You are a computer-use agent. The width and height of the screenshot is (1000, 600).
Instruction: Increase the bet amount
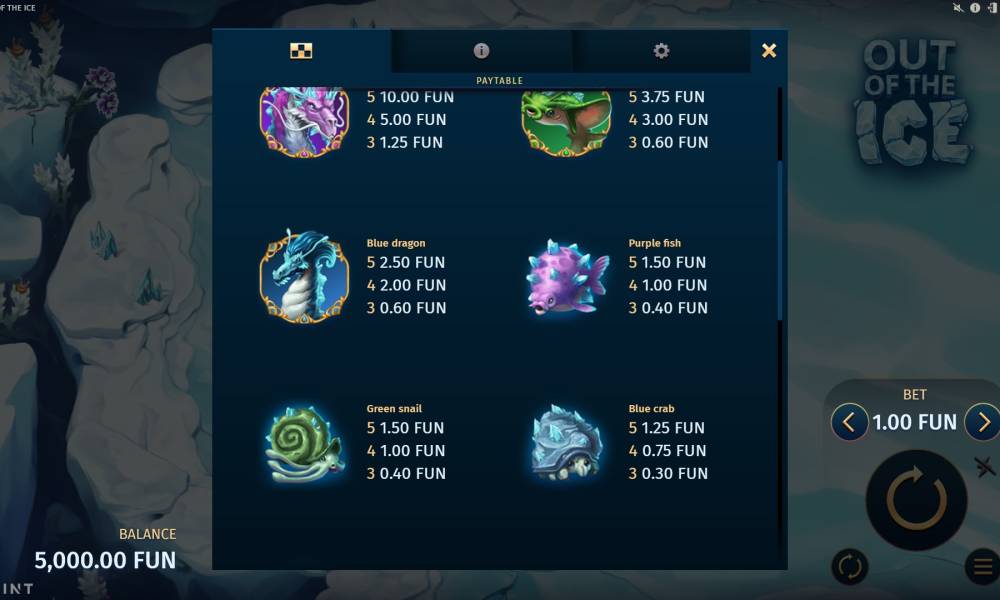click(982, 422)
